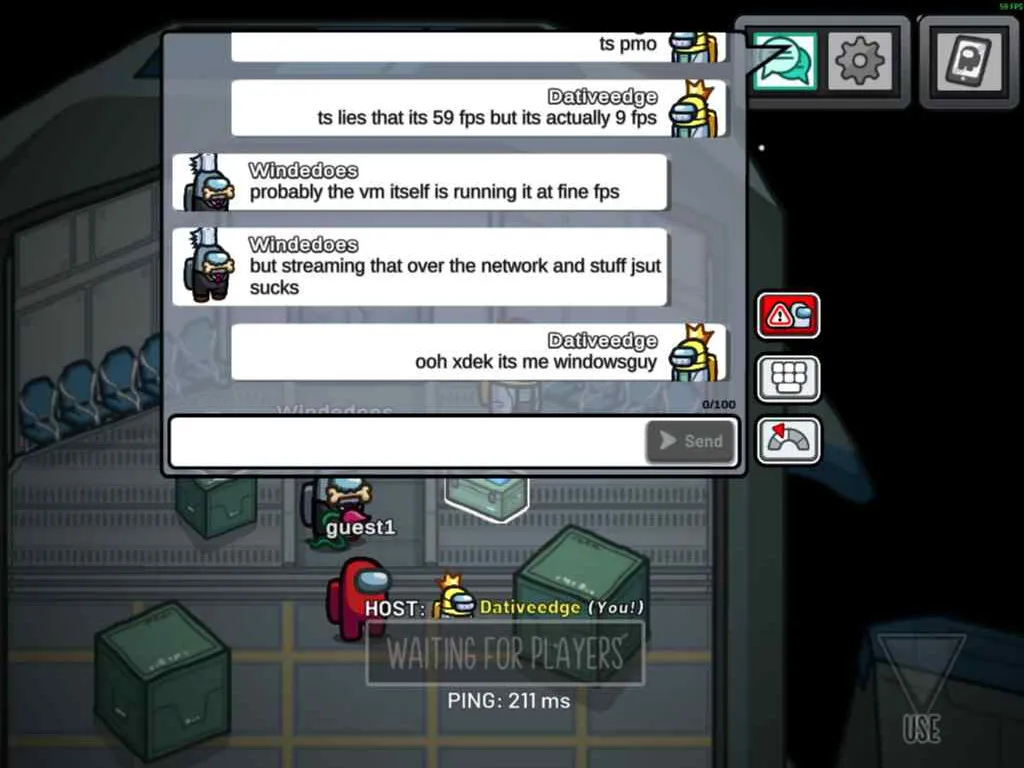This screenshot has height=768, width=1024.
Task: Tap the USE action button
Action: [x=920, y=690]
